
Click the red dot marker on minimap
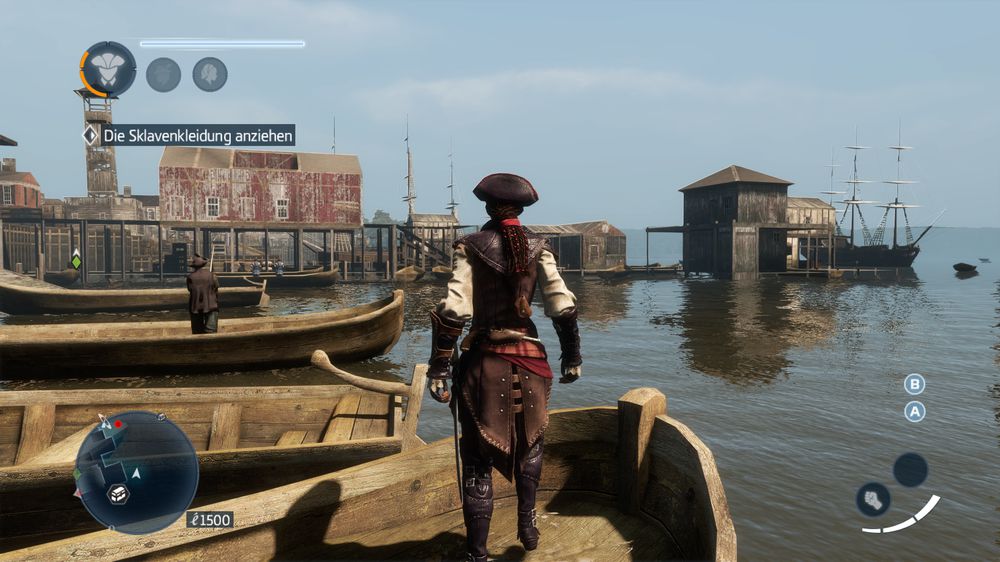(118, 424)
